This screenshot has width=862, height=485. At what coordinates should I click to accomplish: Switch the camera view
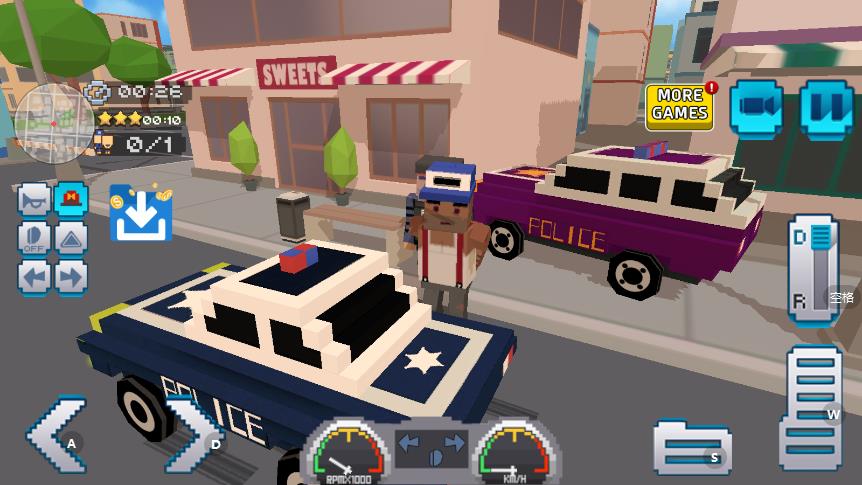(760, 106)
